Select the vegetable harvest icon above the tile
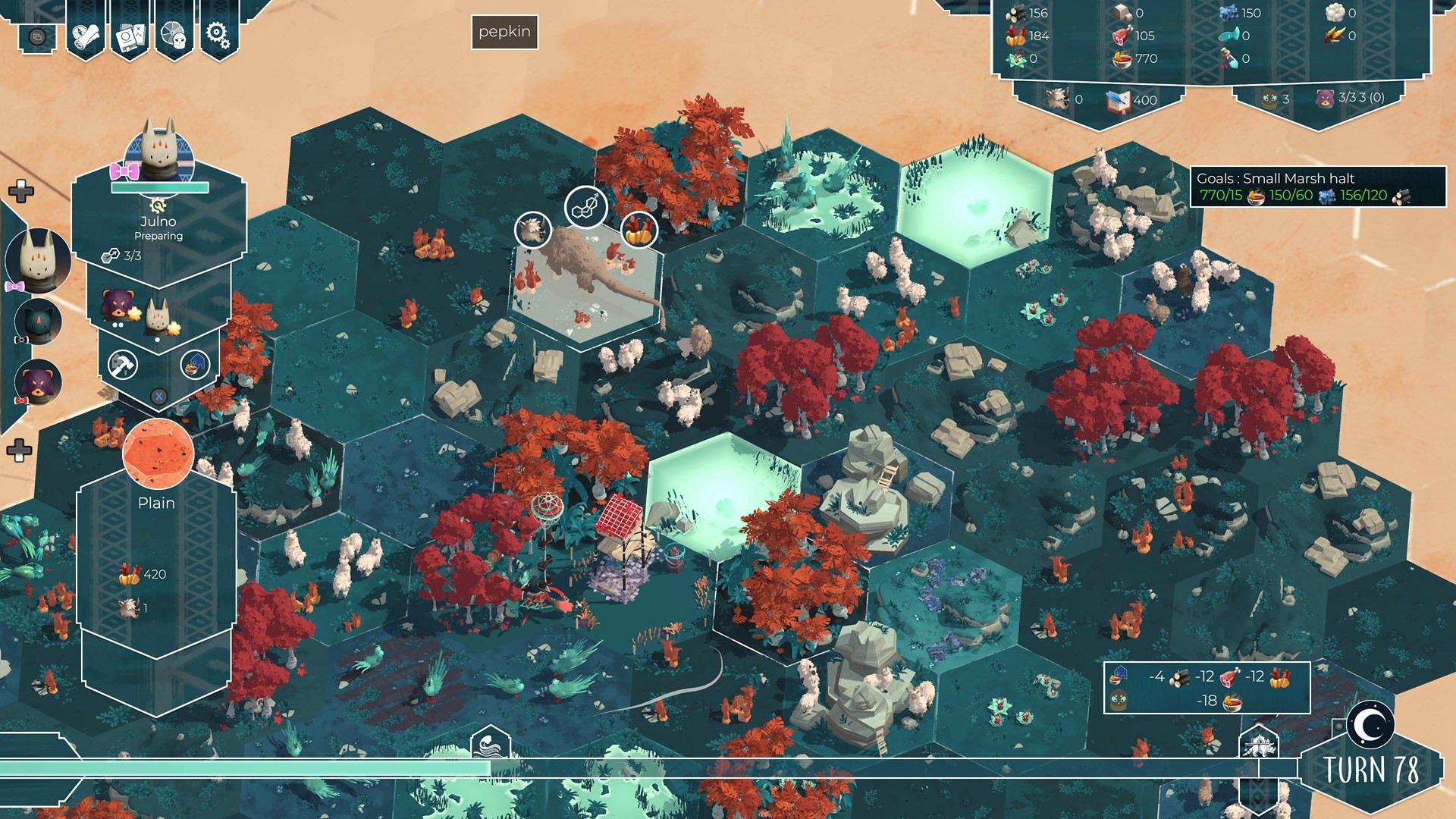 (x=639, y=230)
